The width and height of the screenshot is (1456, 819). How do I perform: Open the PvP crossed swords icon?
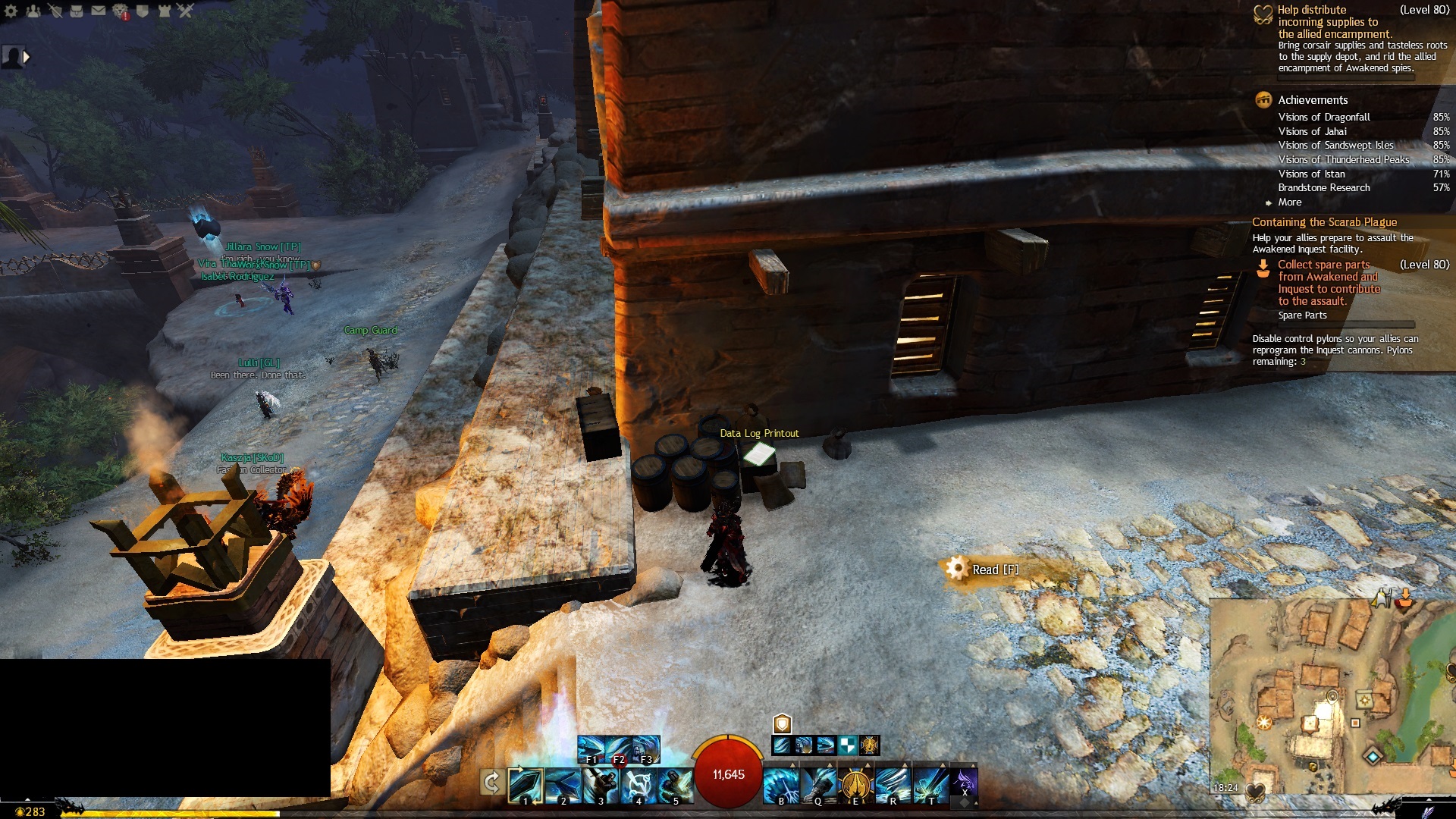tap(186, 11)
